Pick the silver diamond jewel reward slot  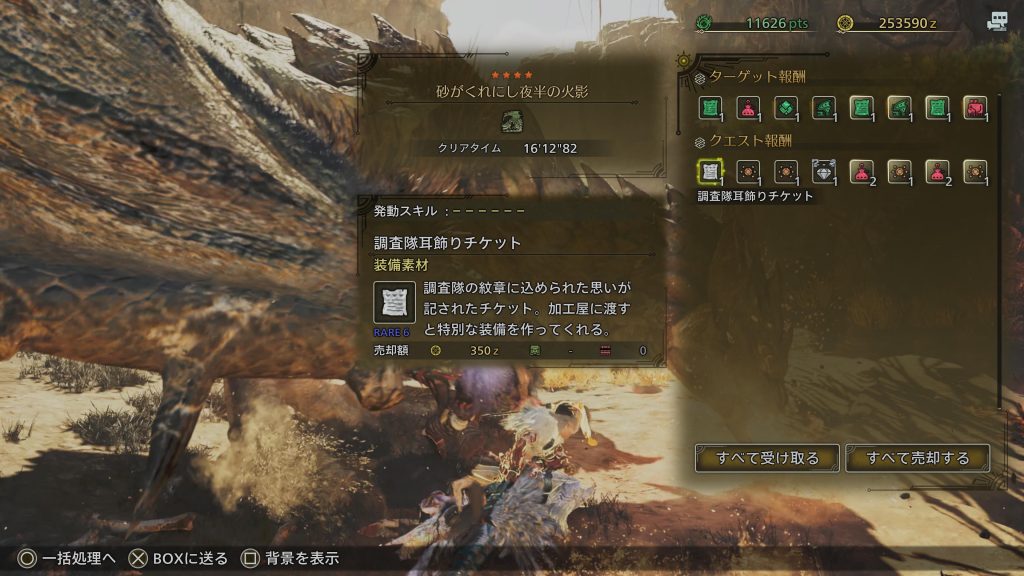pyautogui.click(x=823, y=171)
